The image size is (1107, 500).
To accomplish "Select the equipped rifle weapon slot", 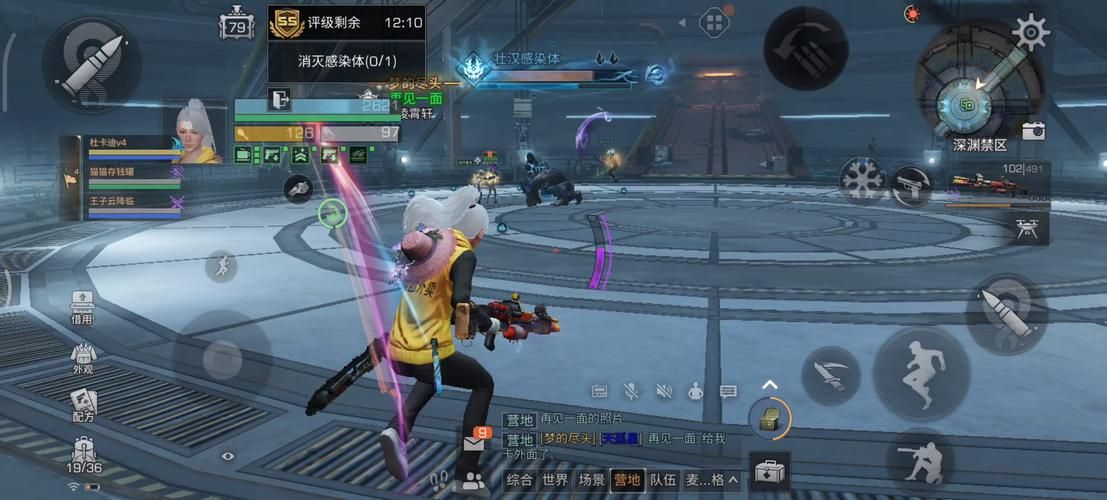I will click(x=996, y=185).
